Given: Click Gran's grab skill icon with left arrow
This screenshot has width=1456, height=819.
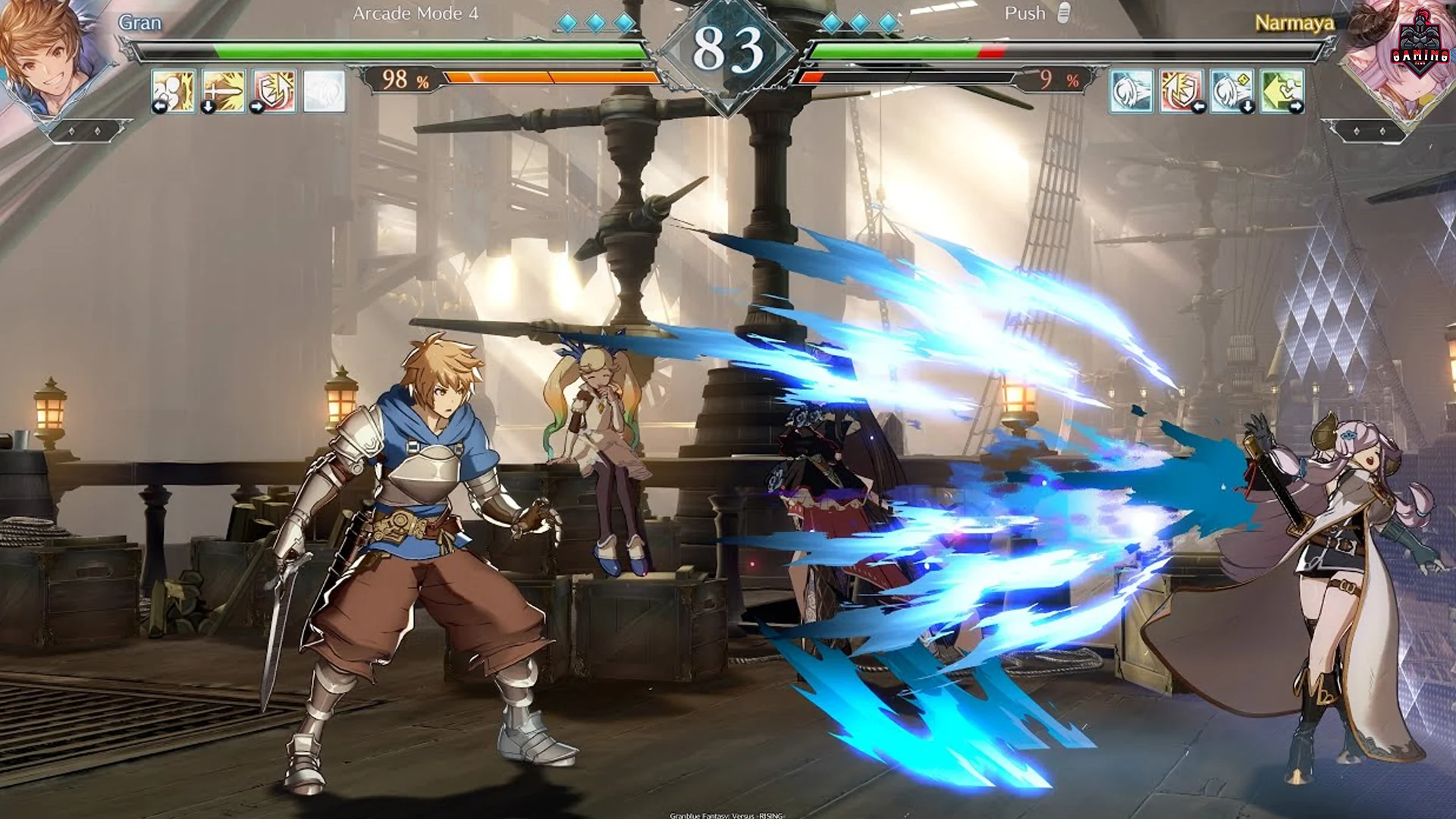Looking at the screenshot, I should point(173,93).
